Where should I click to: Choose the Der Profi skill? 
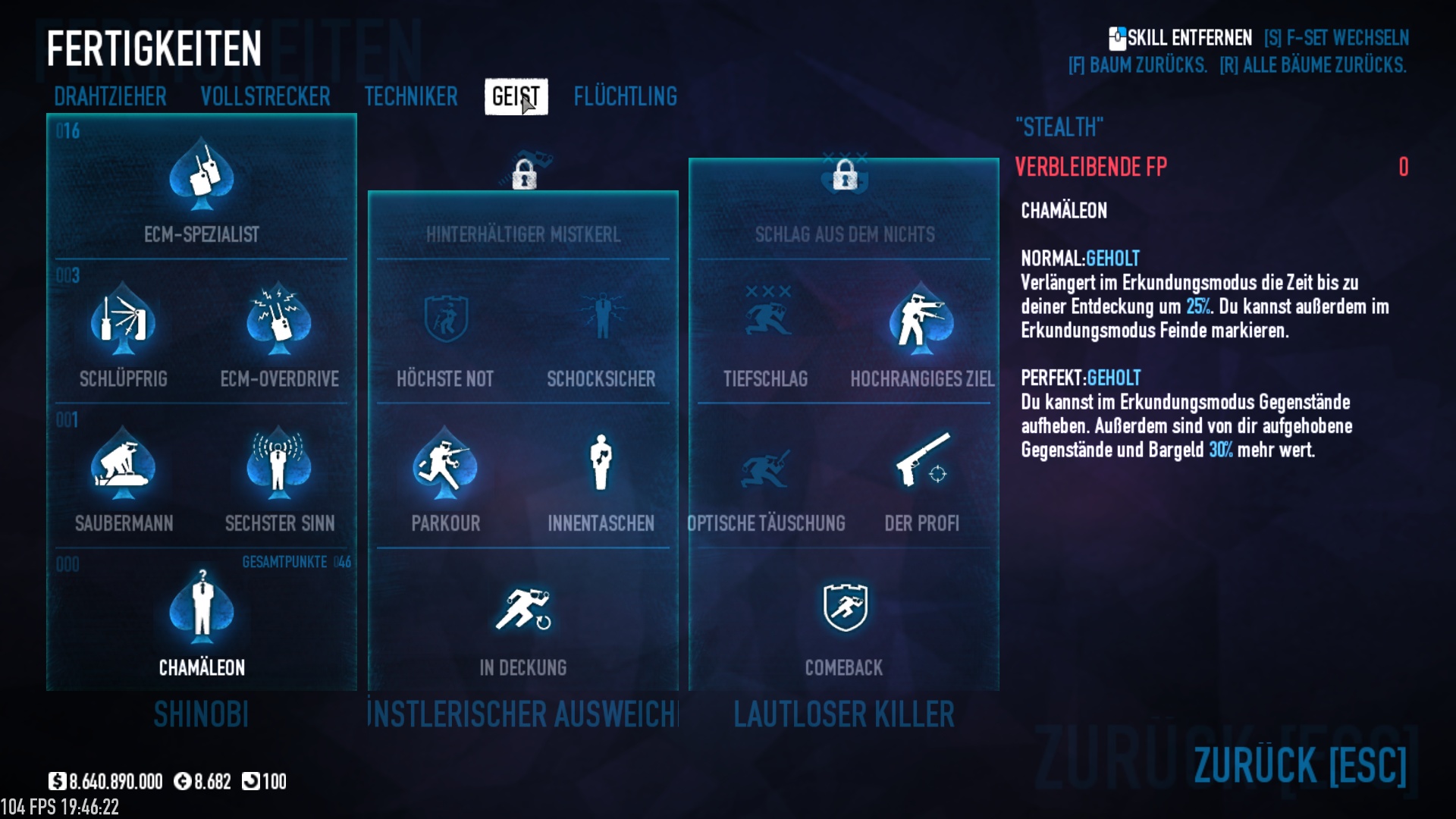pyautogui.click(x=921, y=464)
